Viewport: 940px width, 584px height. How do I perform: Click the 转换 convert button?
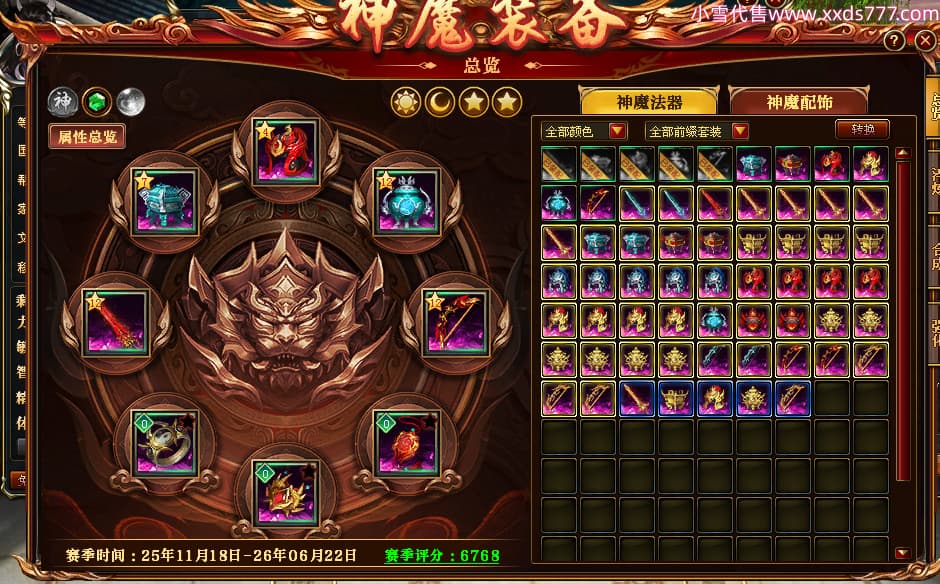coord(861,130)
